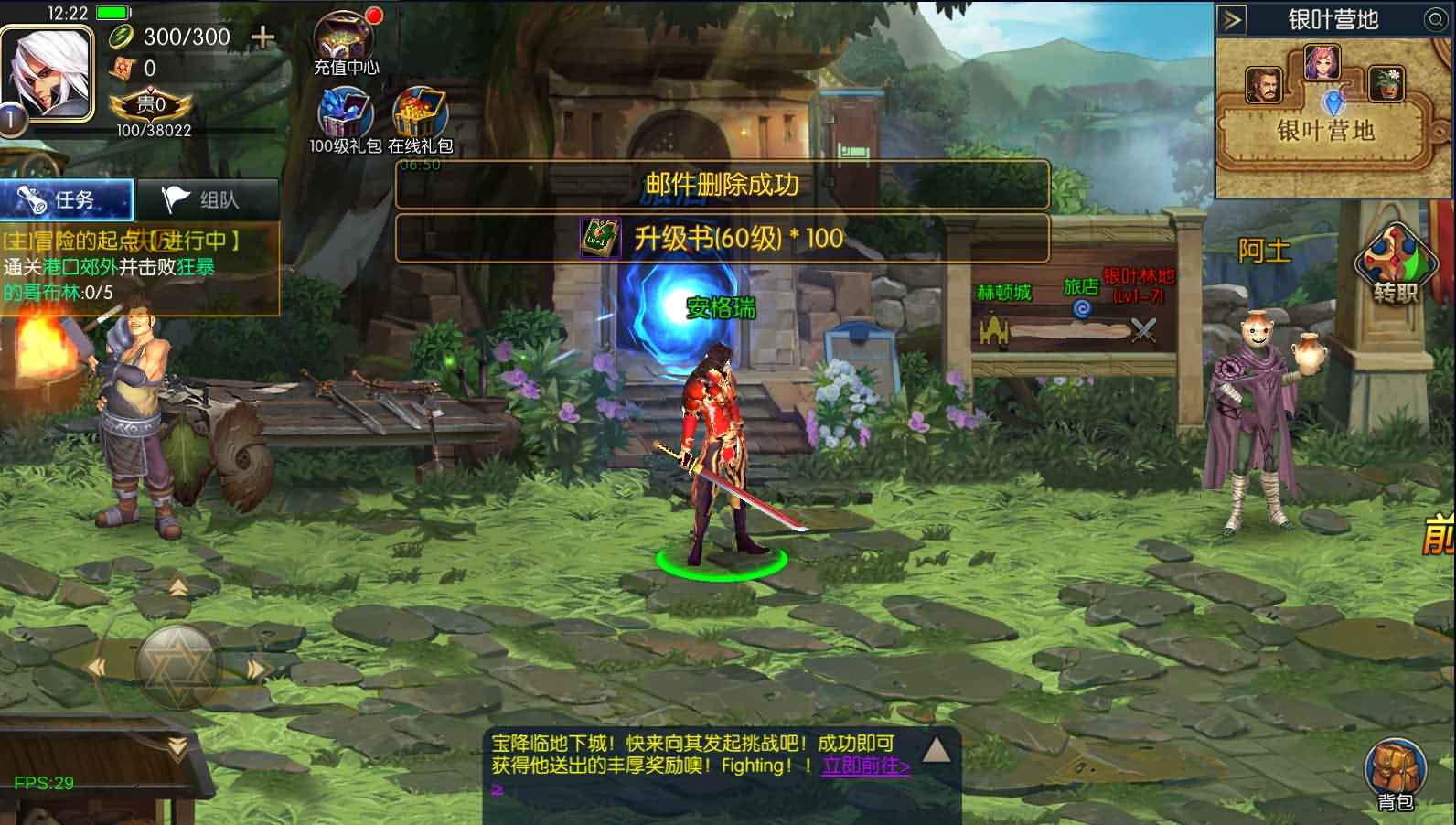Switch to the 组队 team tab
Screen dimensions: 1456x825
point(207,199)
